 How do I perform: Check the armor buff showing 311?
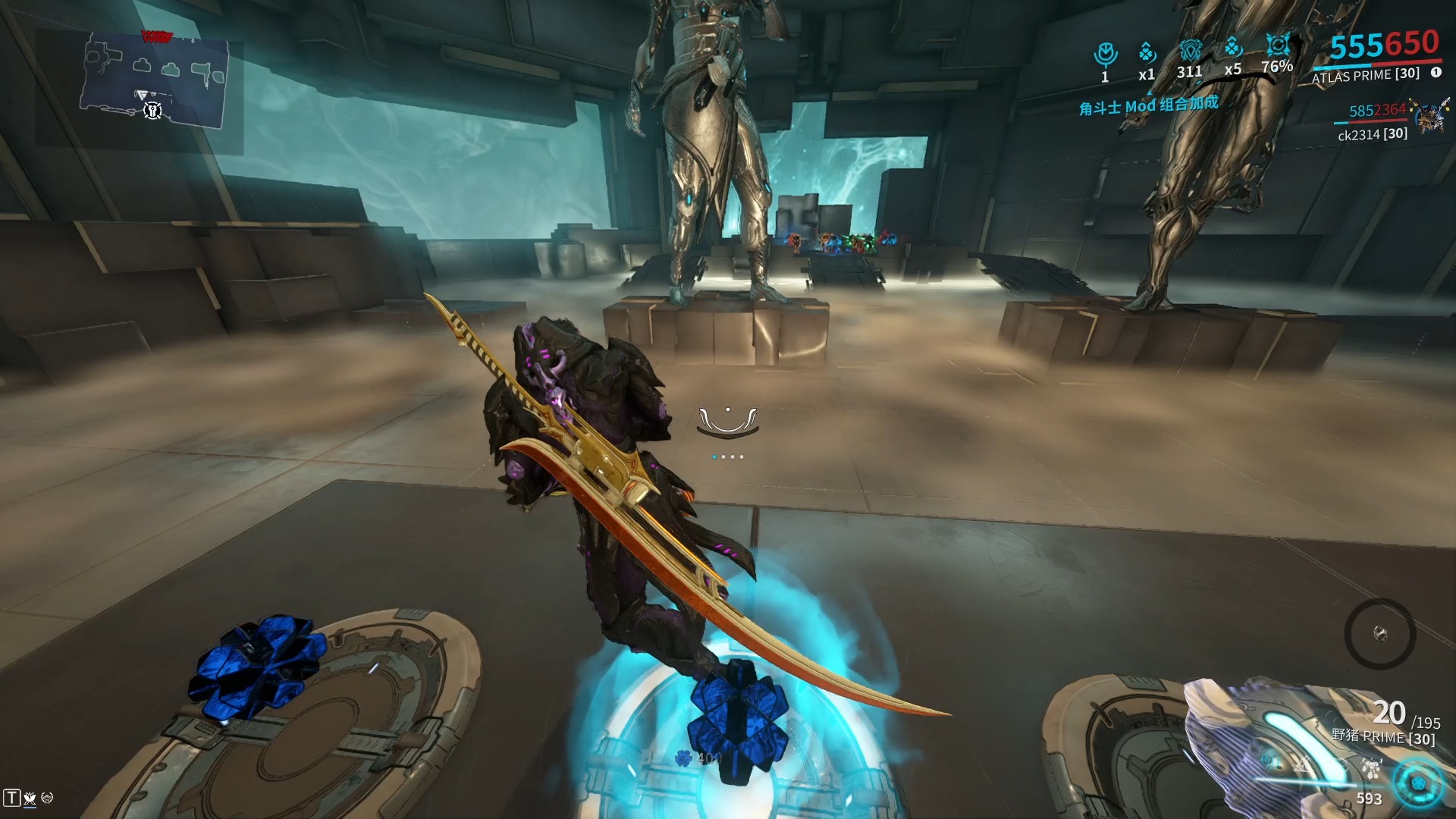click(1190, 52)
